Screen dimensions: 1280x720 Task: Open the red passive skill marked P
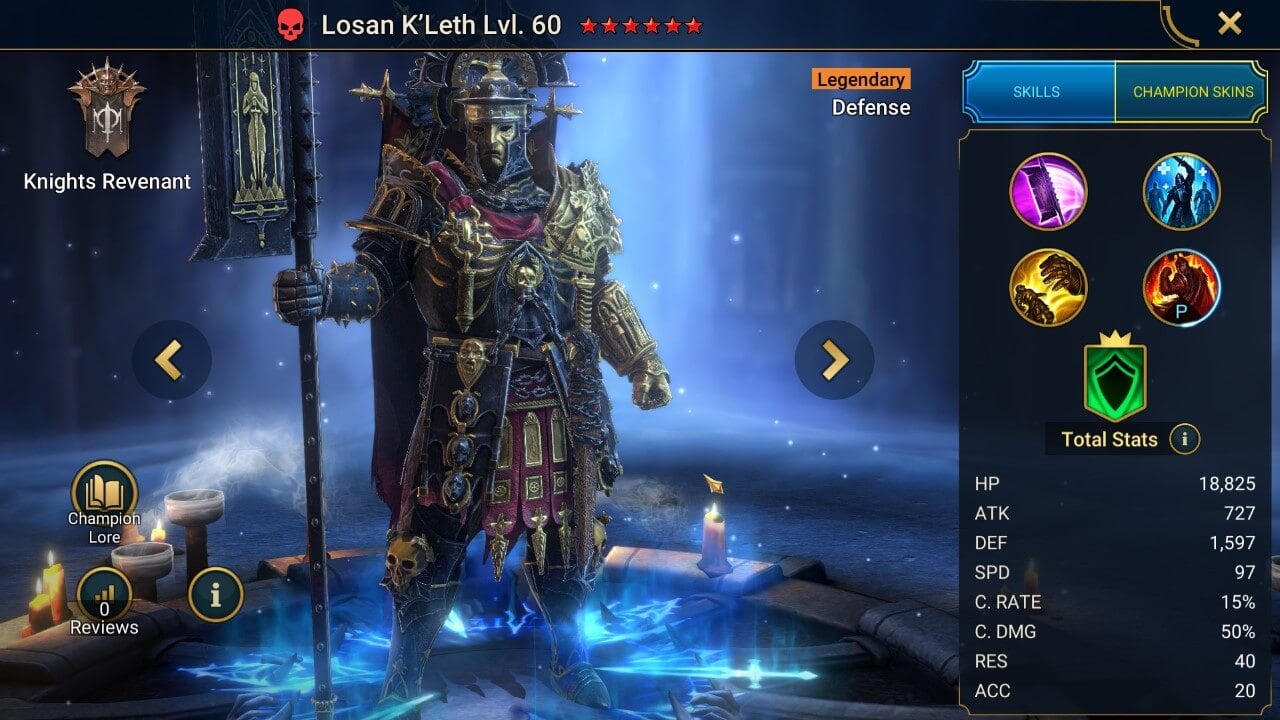click(x=1181, y=286)
